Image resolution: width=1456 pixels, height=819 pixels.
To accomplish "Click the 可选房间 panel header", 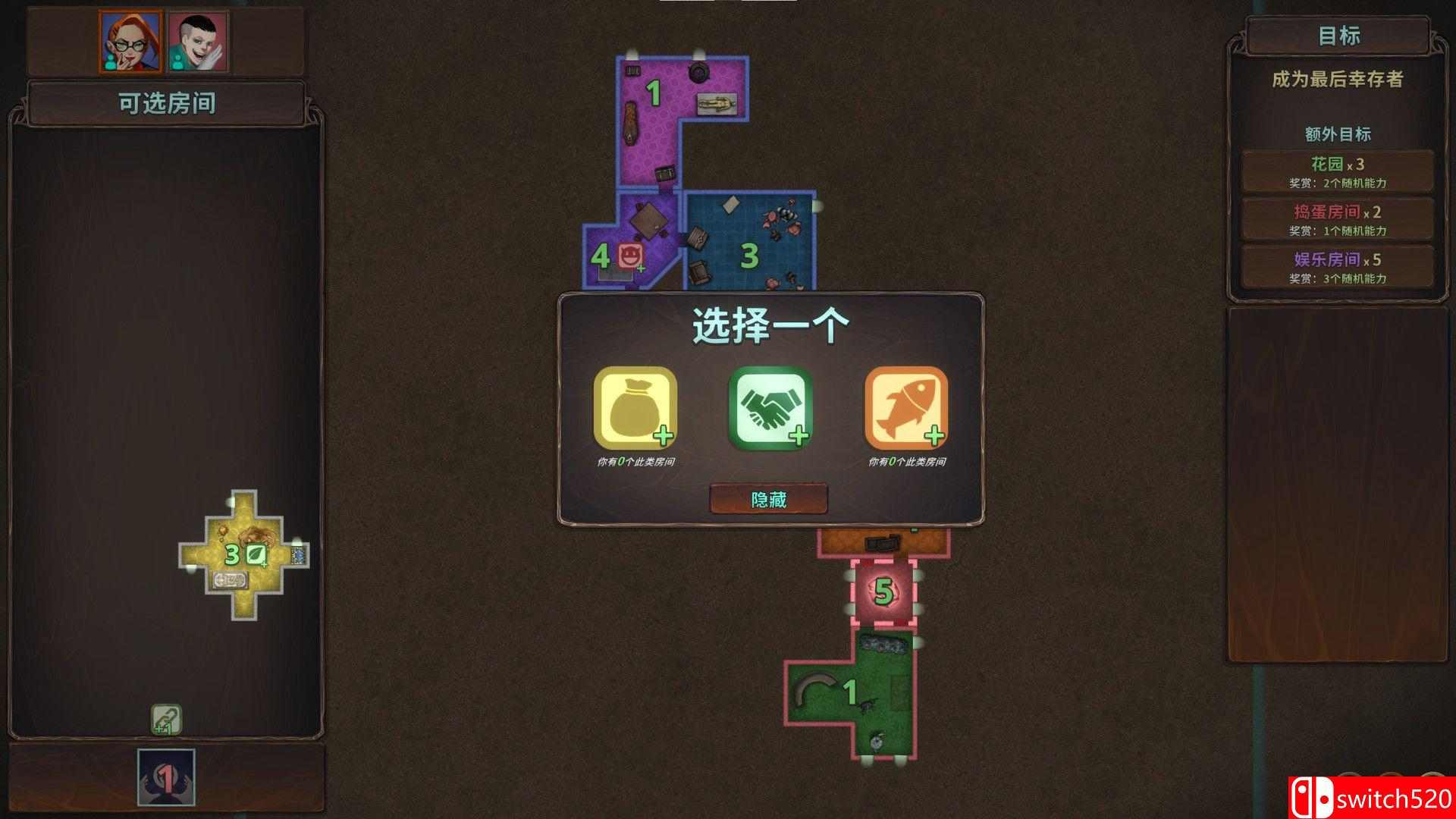I will point(168,103).
